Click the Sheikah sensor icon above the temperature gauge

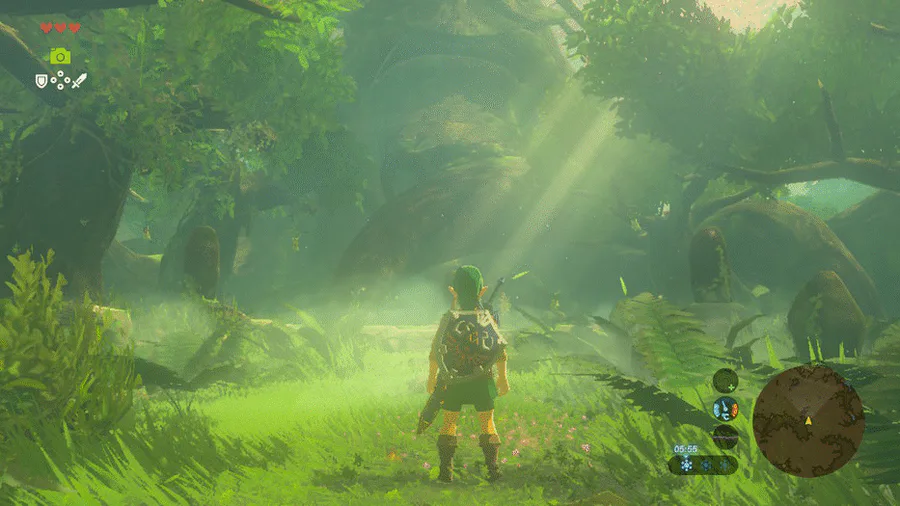click(x=725, y=380)
